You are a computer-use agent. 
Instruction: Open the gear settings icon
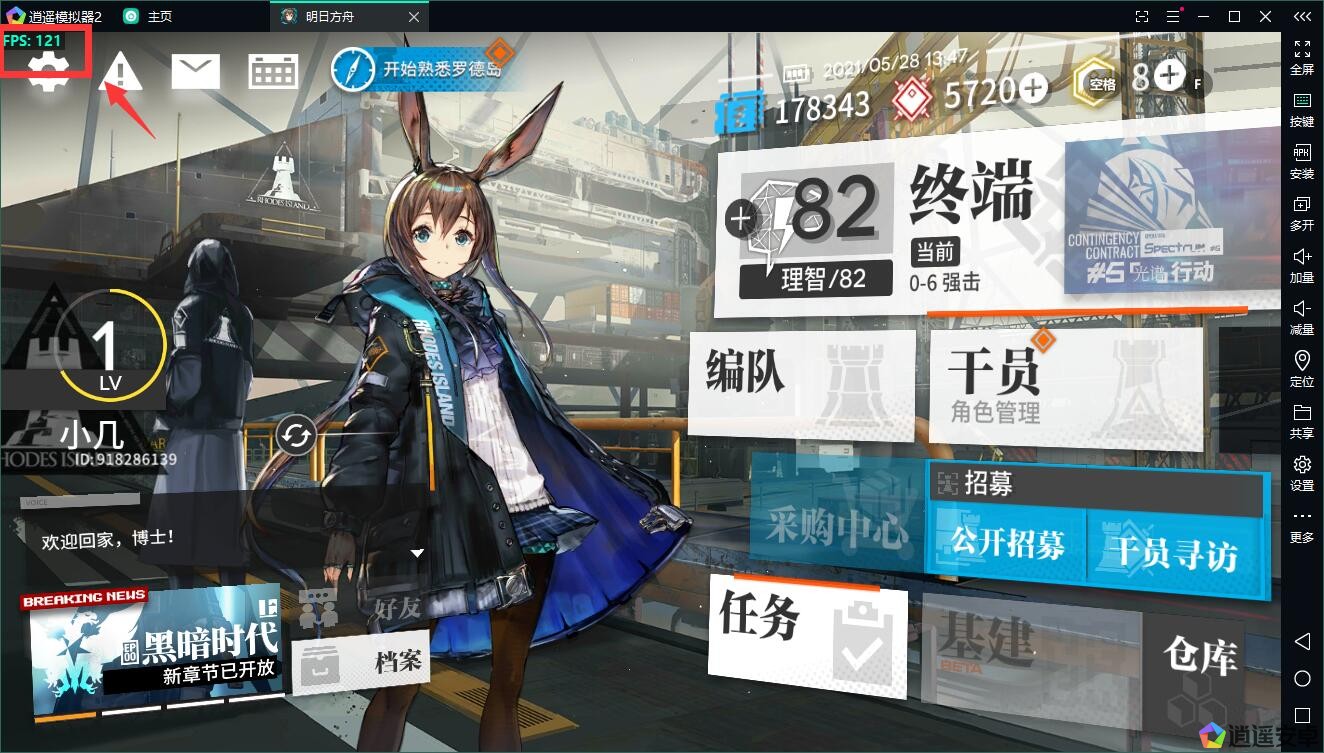46,73
